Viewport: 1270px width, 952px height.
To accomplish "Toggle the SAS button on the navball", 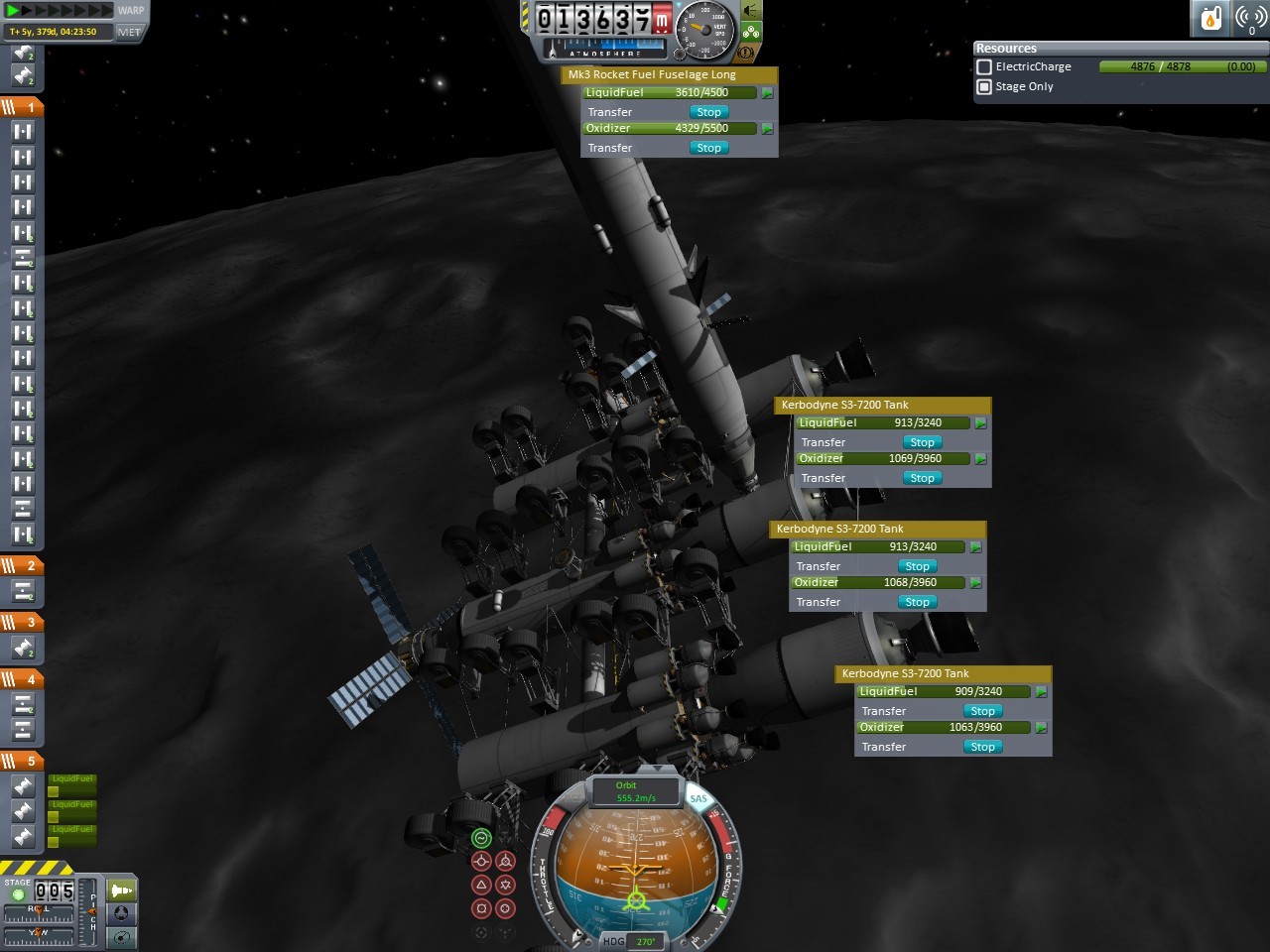I will click(x=698, y=798).
